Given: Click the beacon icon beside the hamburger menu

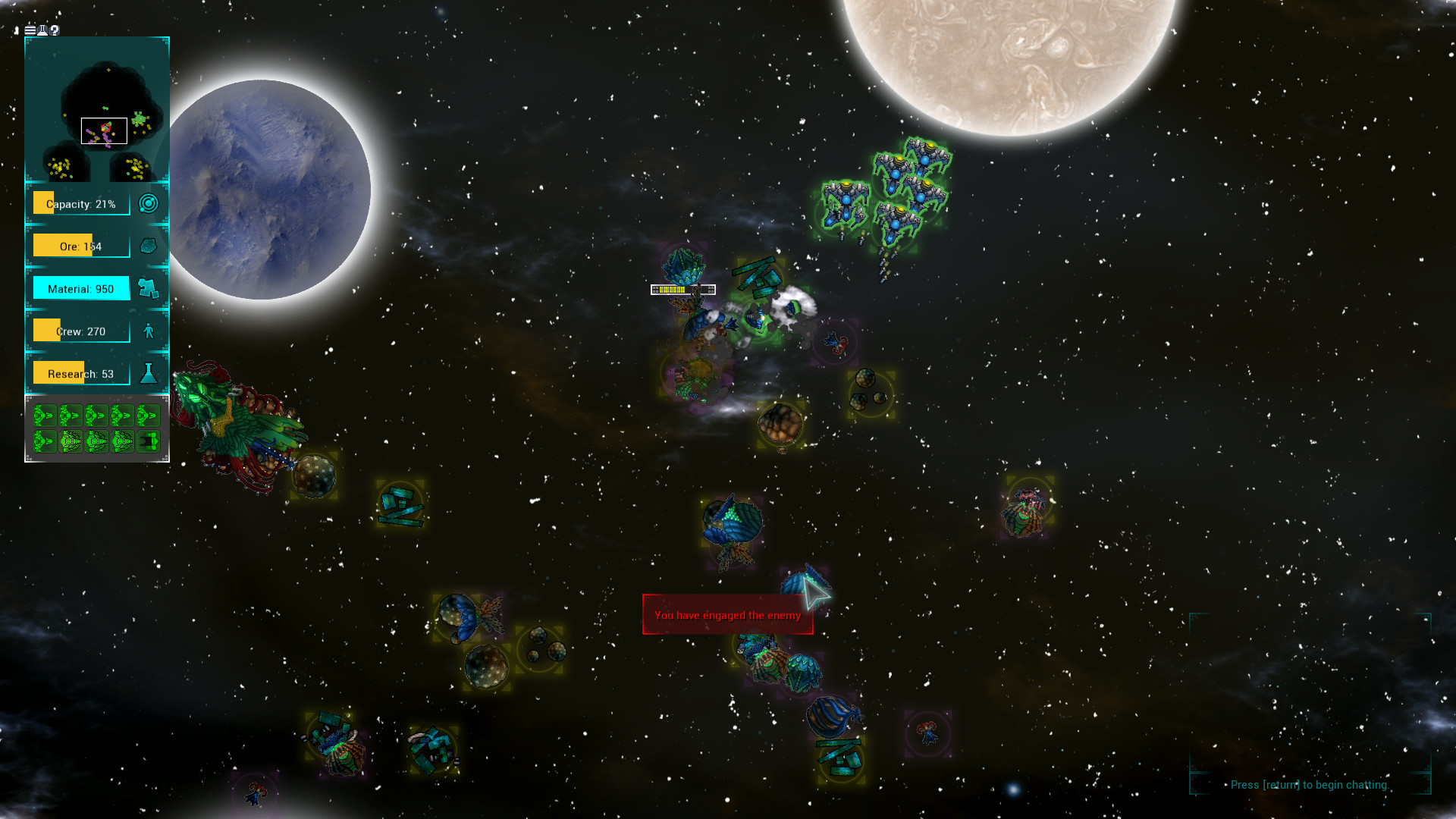Looking at the screenshot, I should click(x=42, y=30).
